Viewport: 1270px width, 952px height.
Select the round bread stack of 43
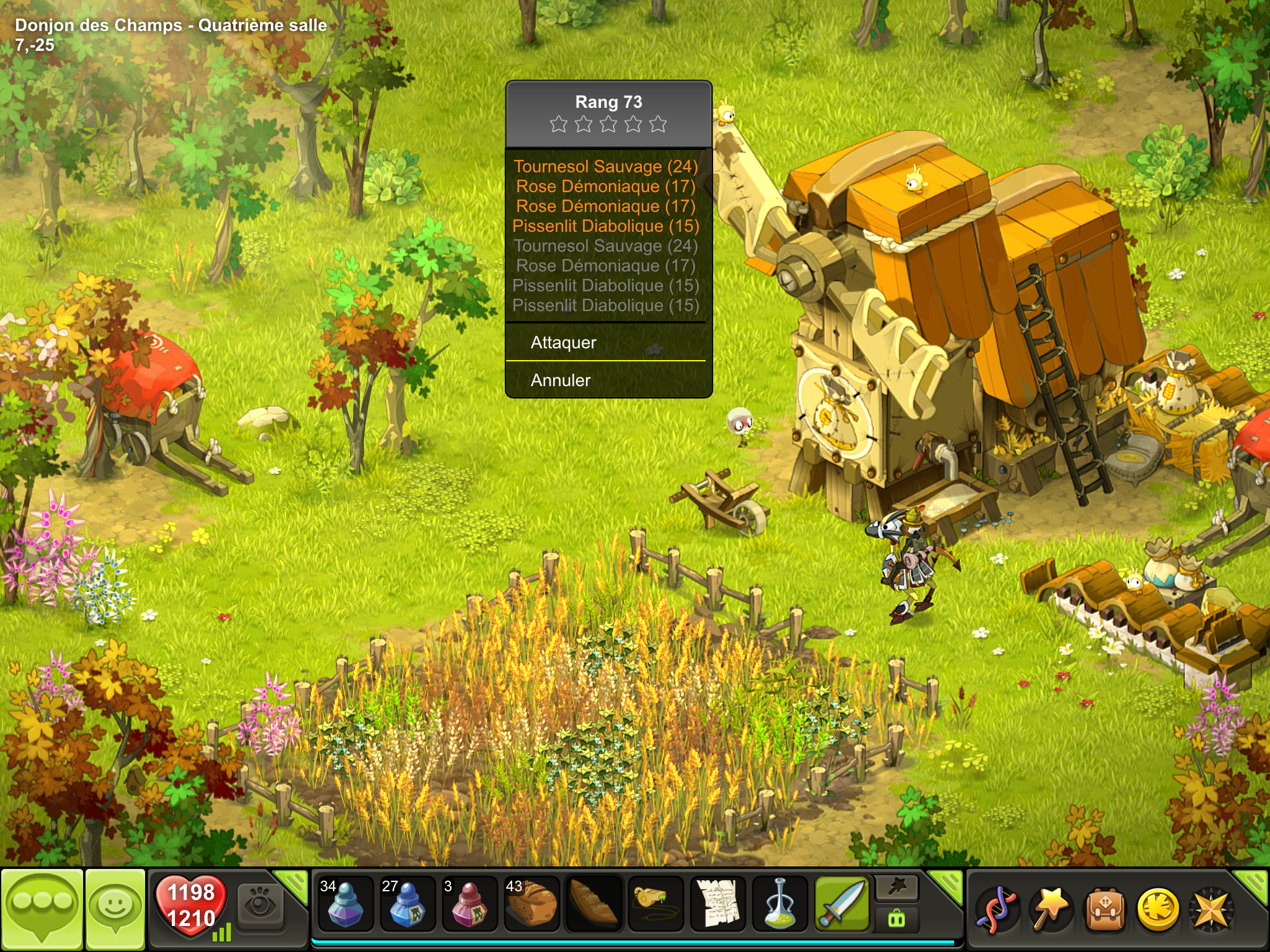[531, 904]
